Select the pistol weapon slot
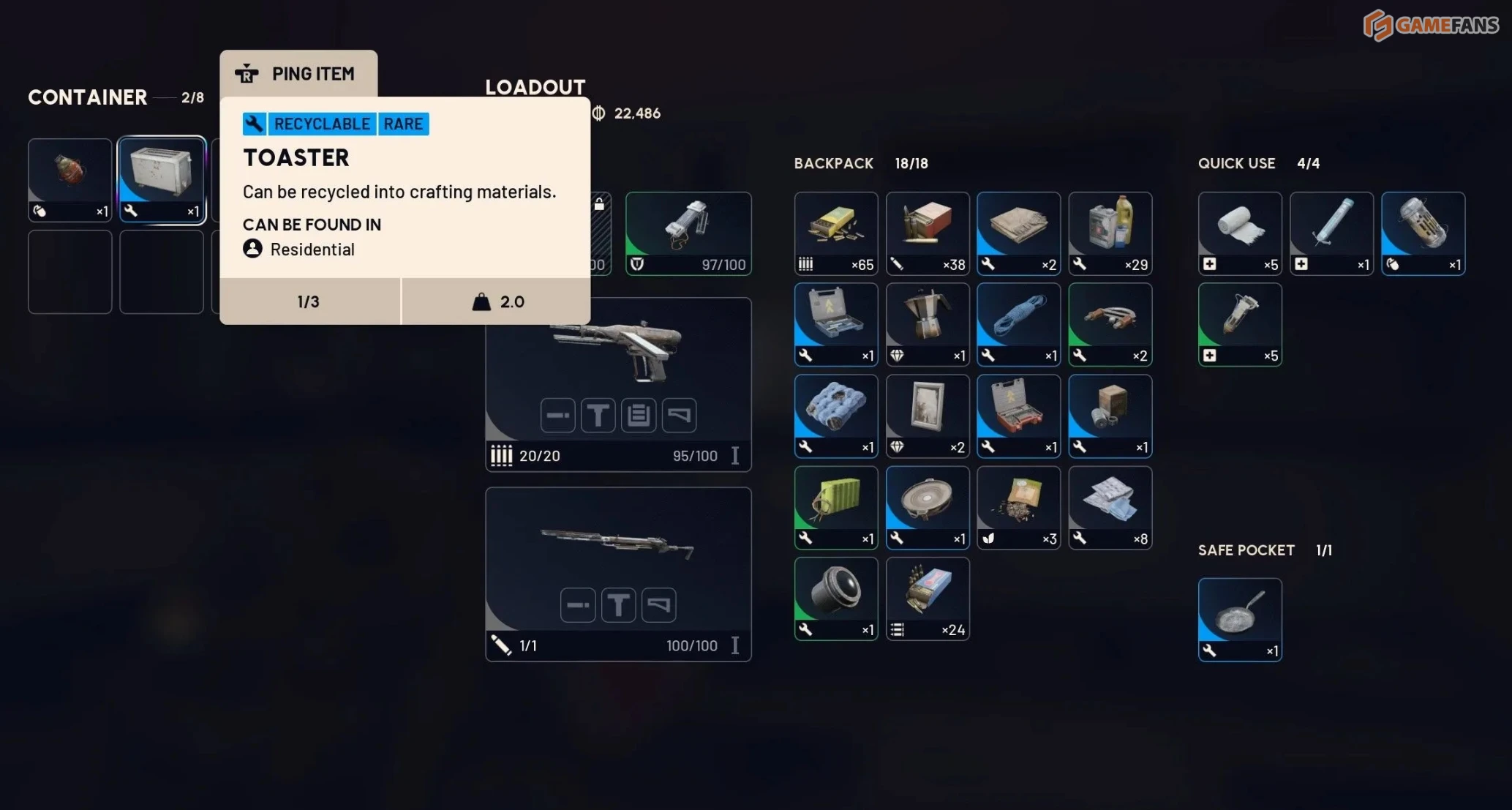The height and width of the screenshot is (810, 1512). 618,383
